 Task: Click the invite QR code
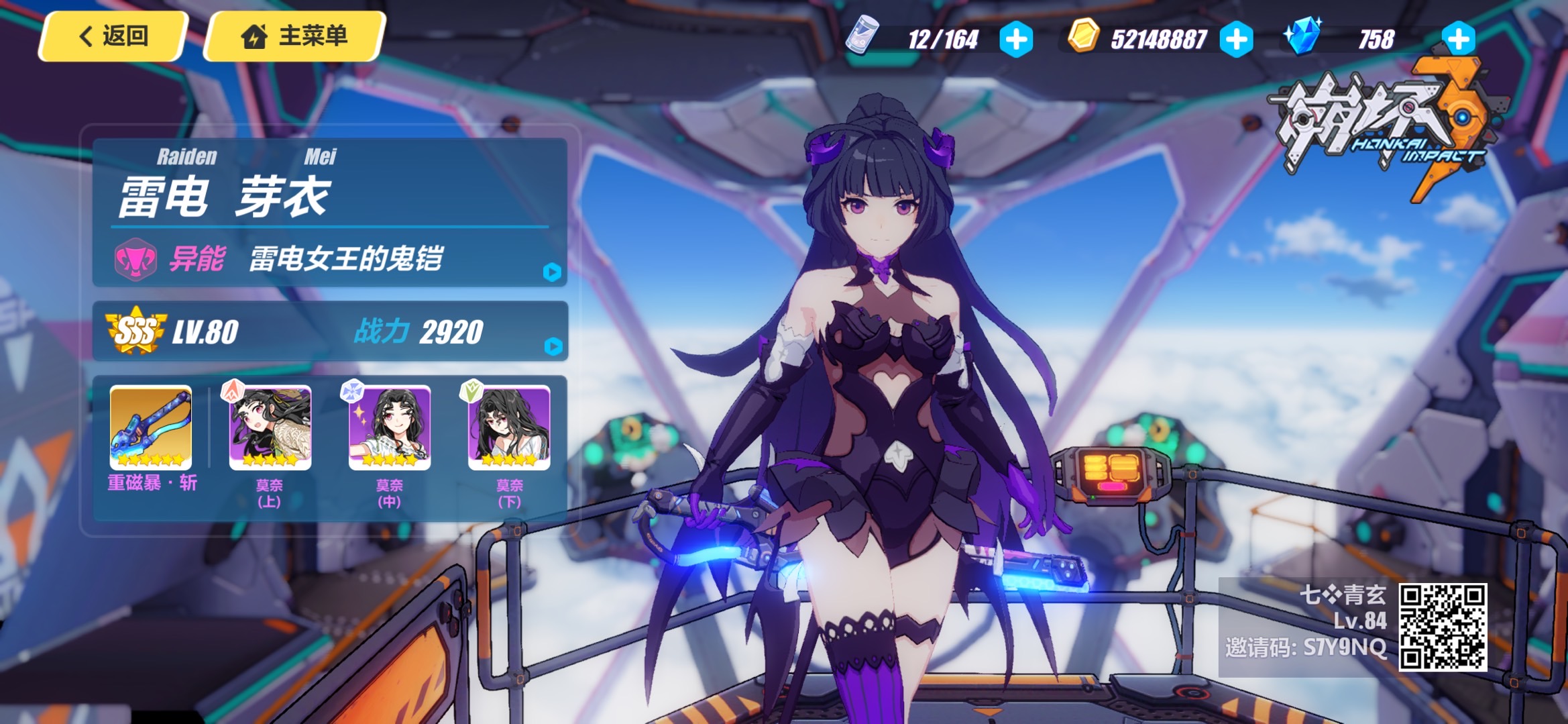[x=1443, y=627]
